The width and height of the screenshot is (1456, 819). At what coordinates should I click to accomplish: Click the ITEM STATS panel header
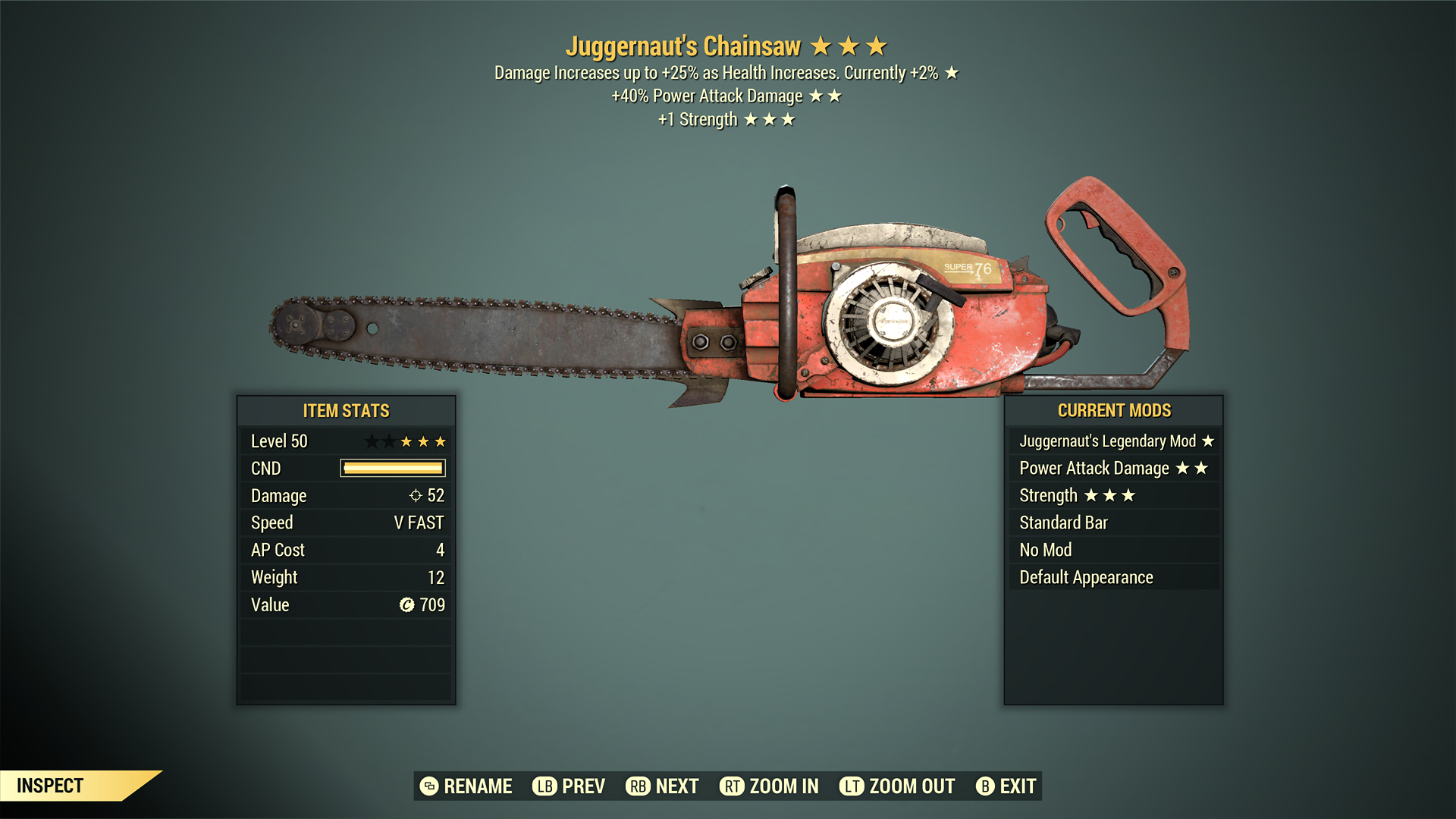tap(345, 410)
